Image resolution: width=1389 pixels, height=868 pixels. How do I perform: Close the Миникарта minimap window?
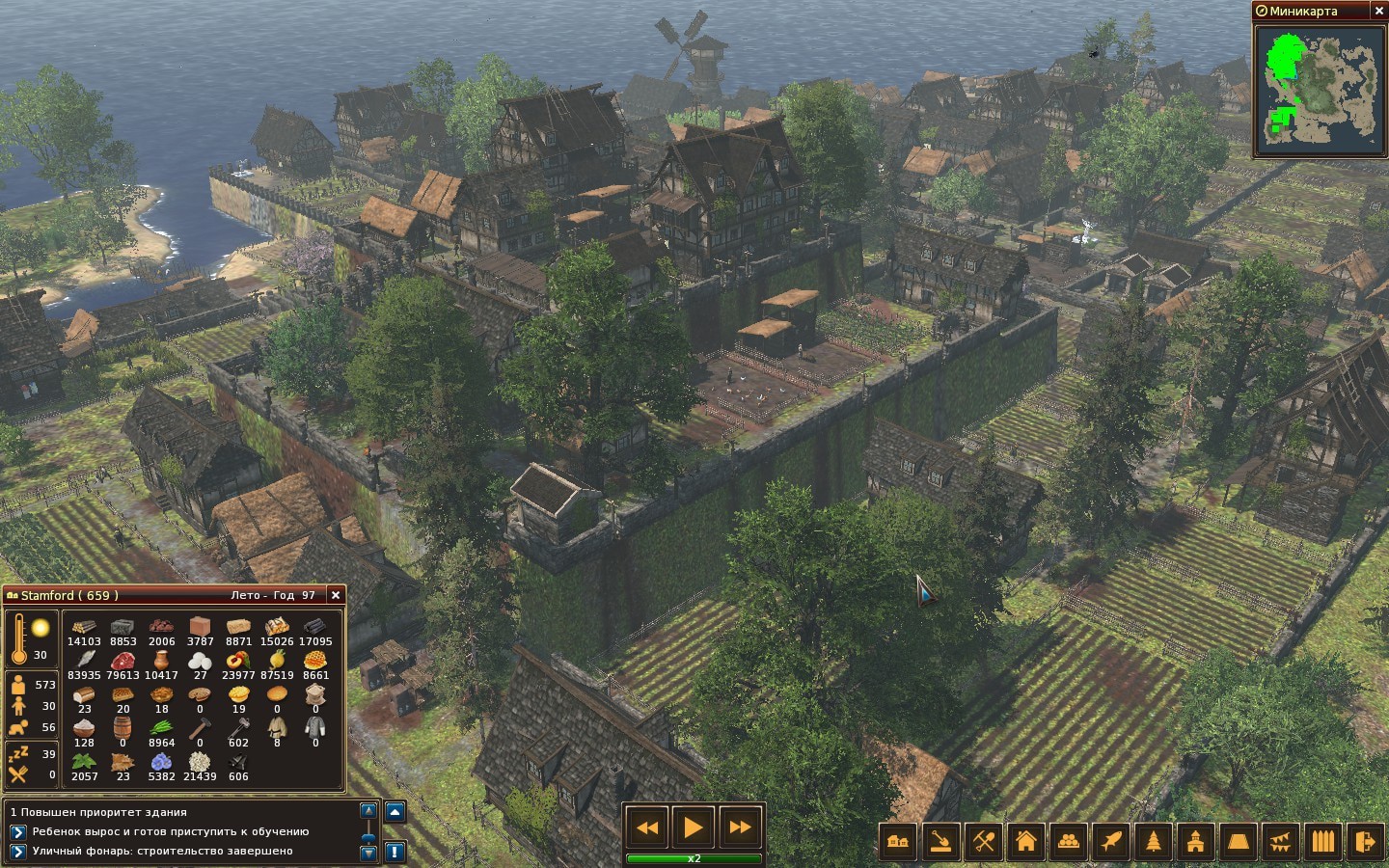click(x=1378, y=11)
